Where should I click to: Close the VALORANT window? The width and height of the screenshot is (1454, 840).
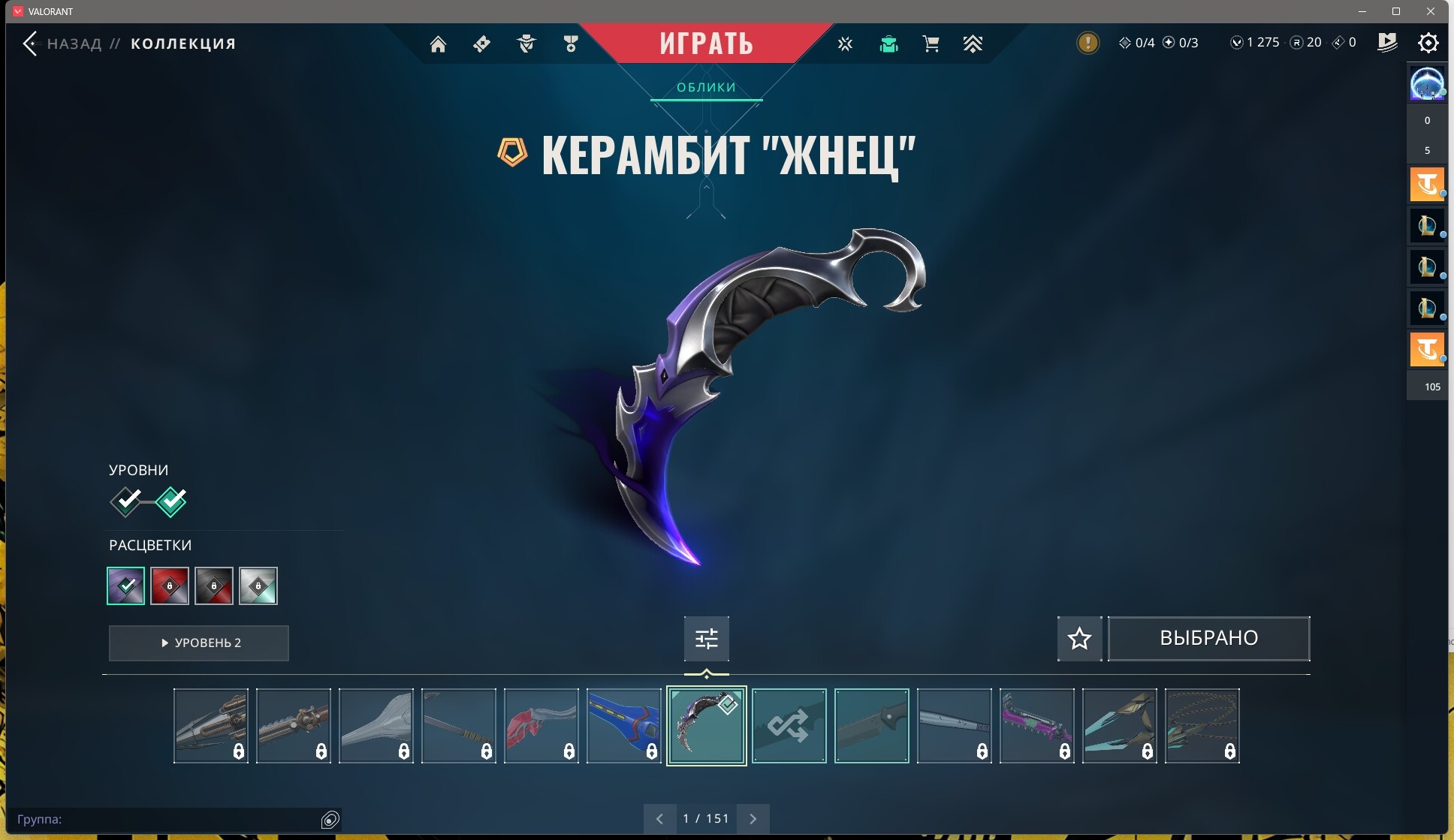tap(1431, 11)
